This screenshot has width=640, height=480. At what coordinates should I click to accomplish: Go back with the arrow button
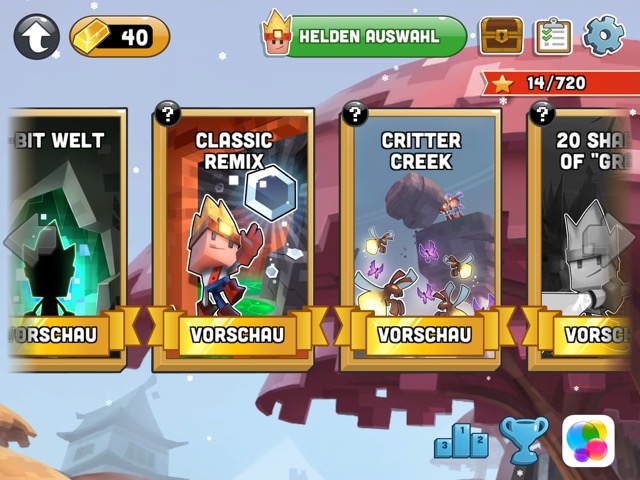tap(36, 37)
